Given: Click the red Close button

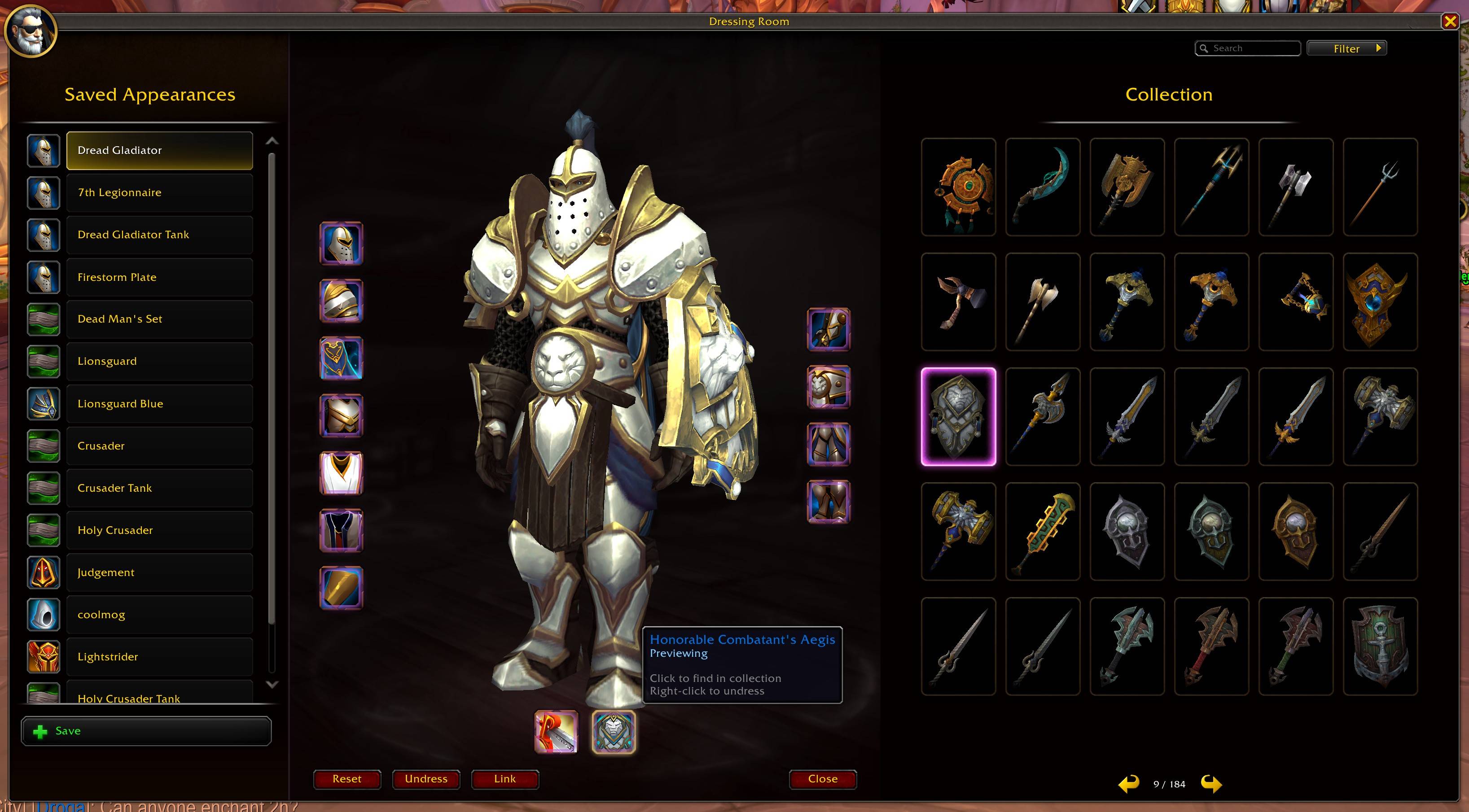Looking at the screenshot, I should click(822, 779).
